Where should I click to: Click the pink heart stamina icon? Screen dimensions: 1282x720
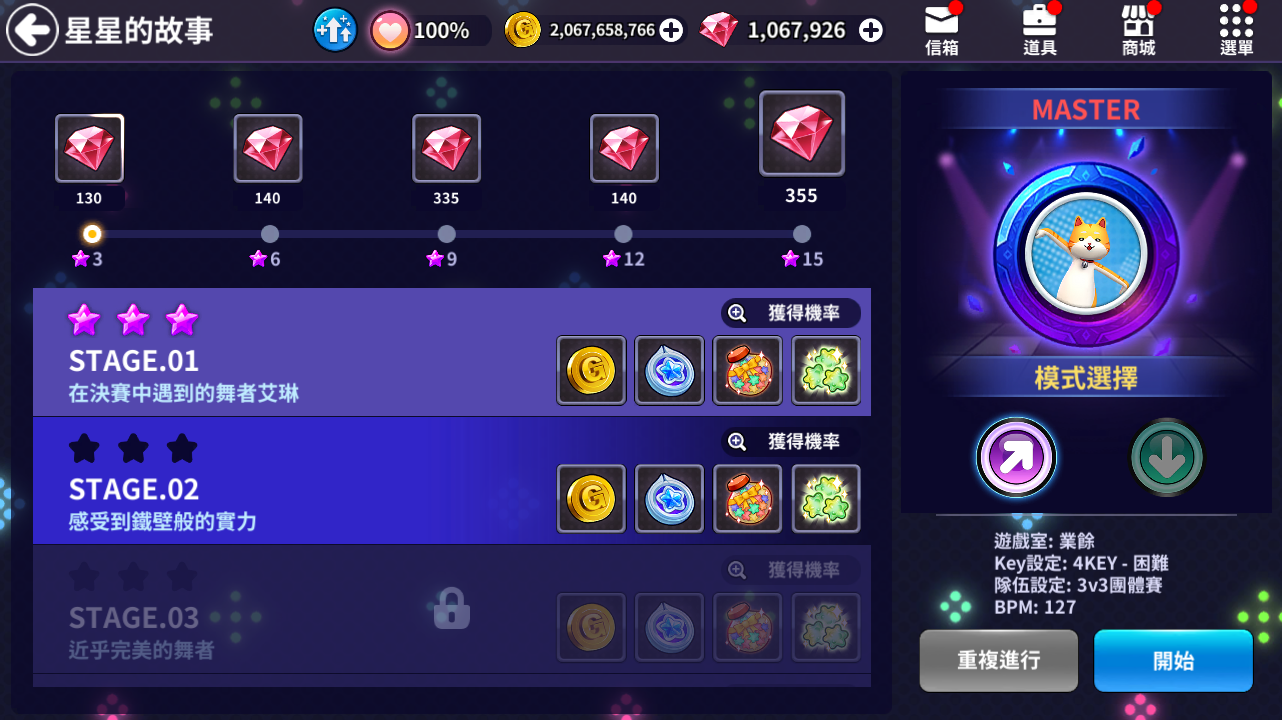[x=388, y=30]
